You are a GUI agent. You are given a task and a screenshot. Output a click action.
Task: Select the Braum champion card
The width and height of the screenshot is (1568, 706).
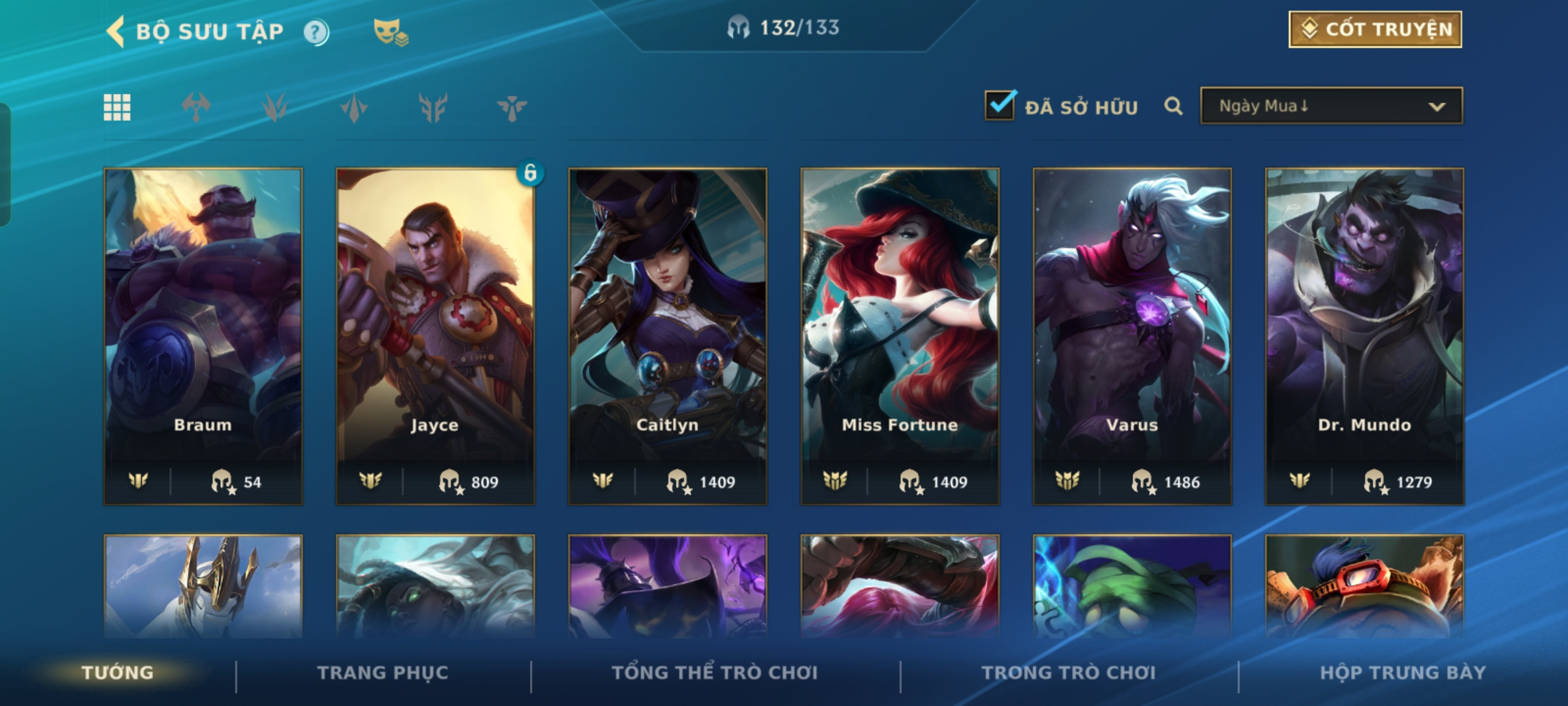[x=203, y=336]
